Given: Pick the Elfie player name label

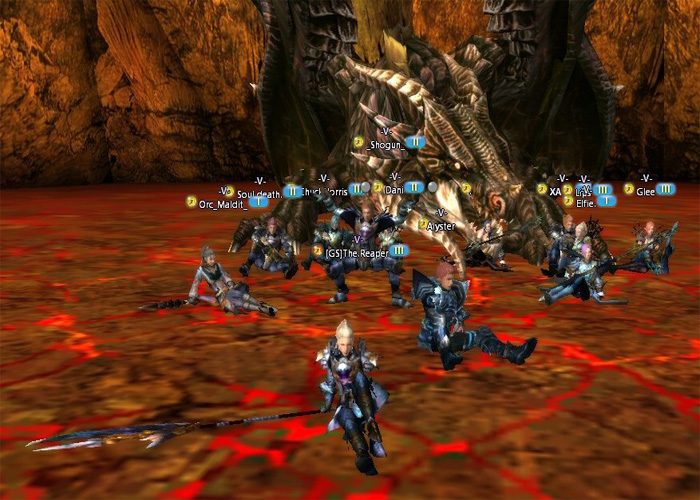Looking at the screenshot, I should coord(586,202).
